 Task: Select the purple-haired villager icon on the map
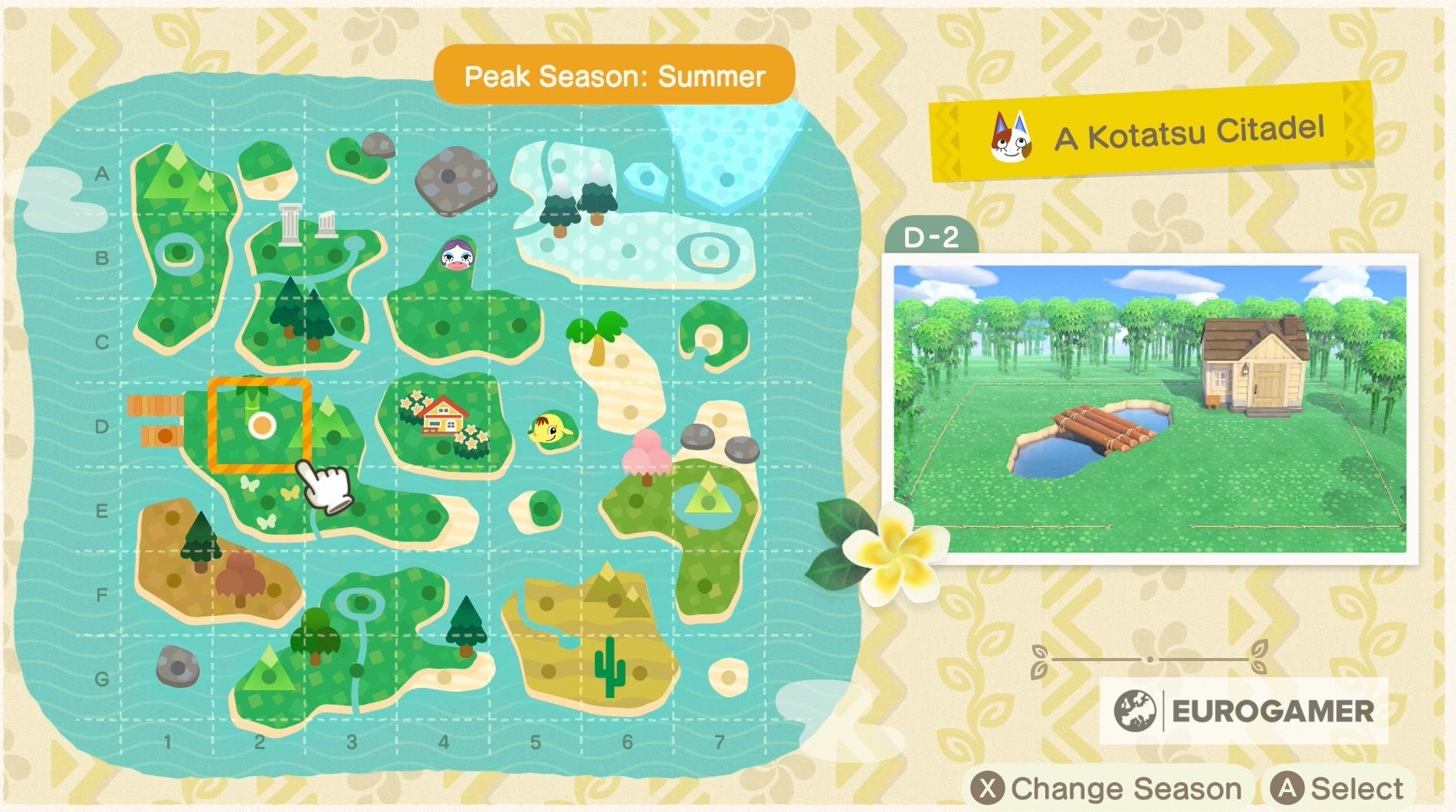(457, 253)
